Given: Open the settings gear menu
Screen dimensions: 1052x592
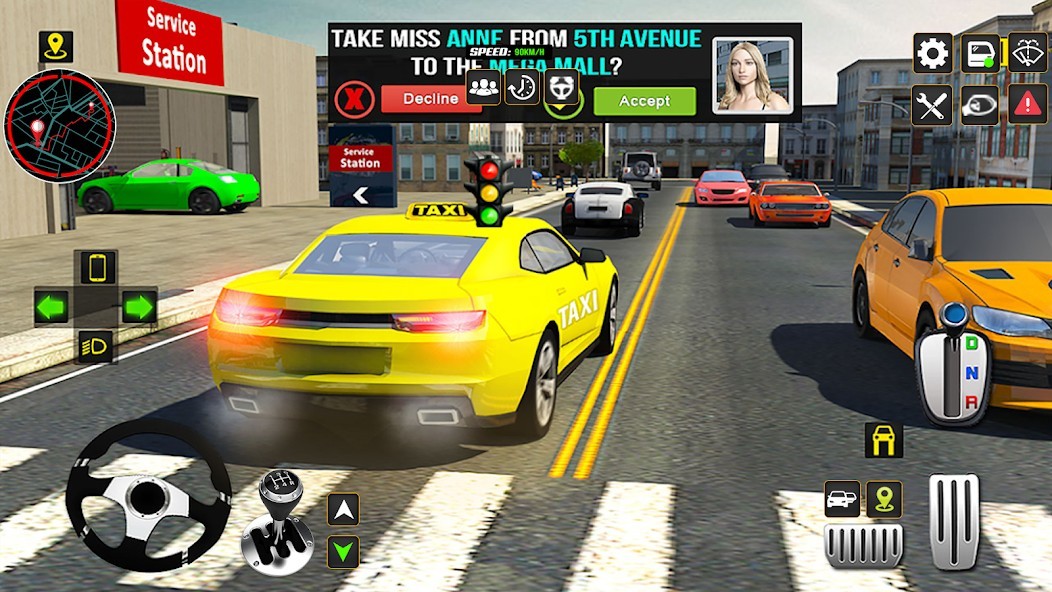Looking at the screenshot, I should 932,53.
